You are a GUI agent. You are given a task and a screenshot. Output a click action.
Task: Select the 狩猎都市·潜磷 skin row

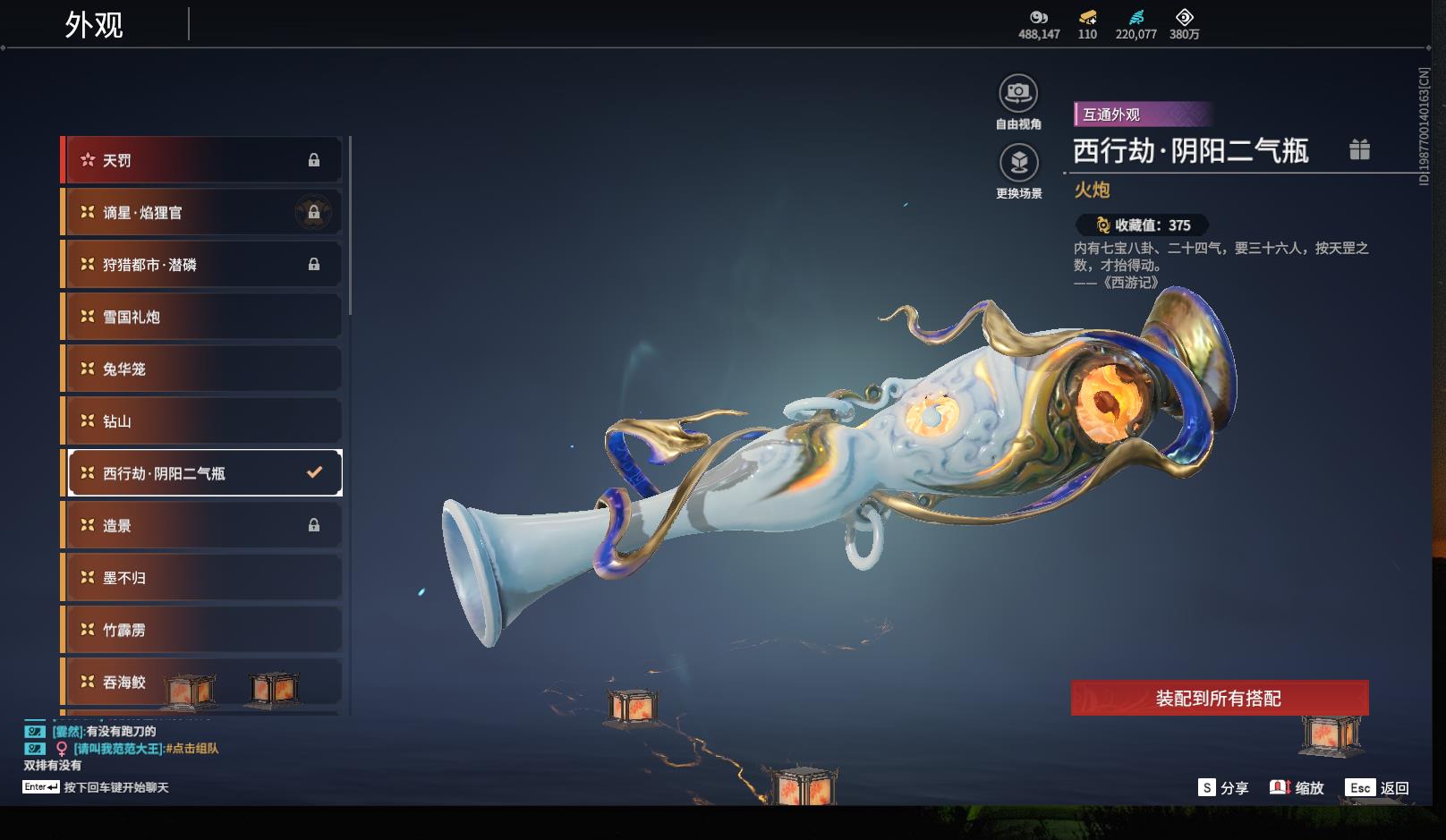[x=203, y=265]
